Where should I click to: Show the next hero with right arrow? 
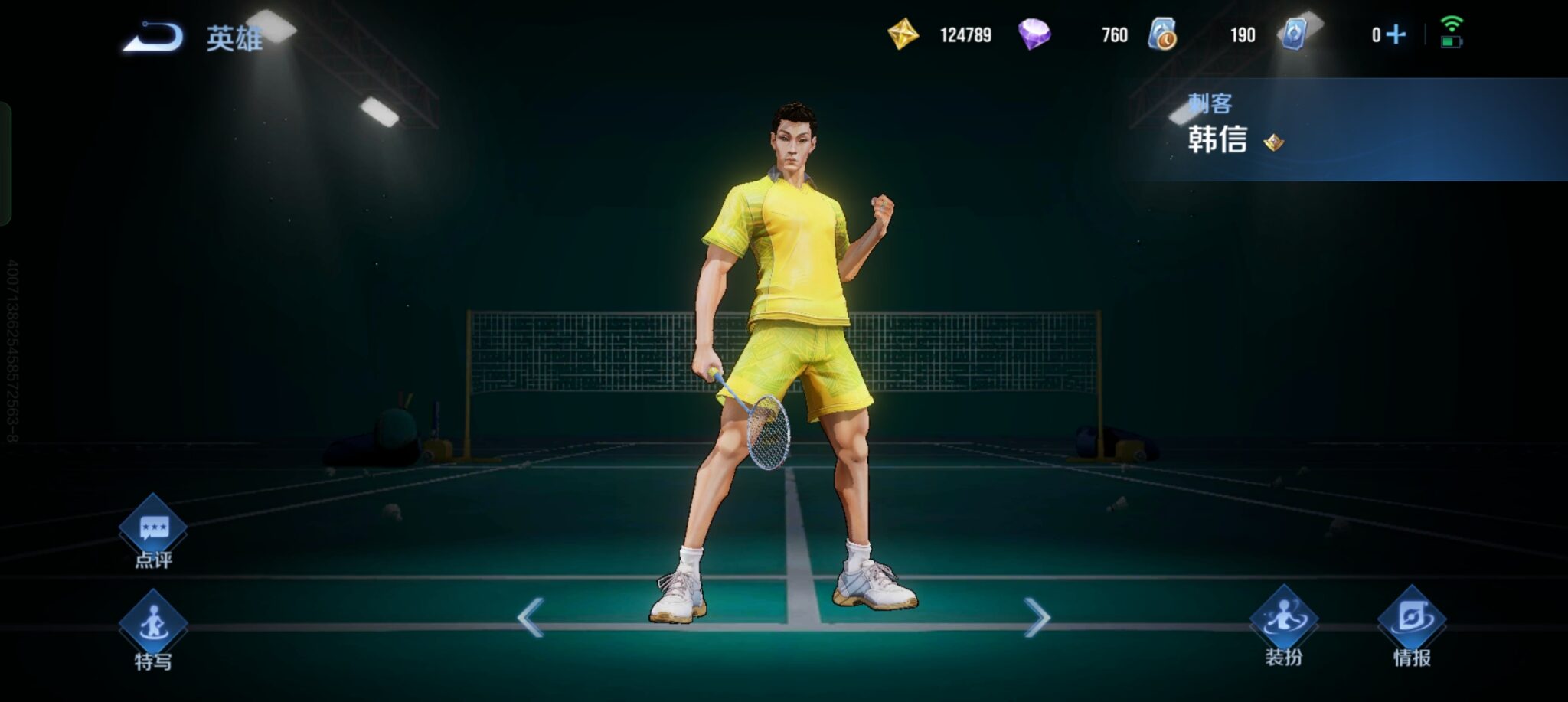1037,617
